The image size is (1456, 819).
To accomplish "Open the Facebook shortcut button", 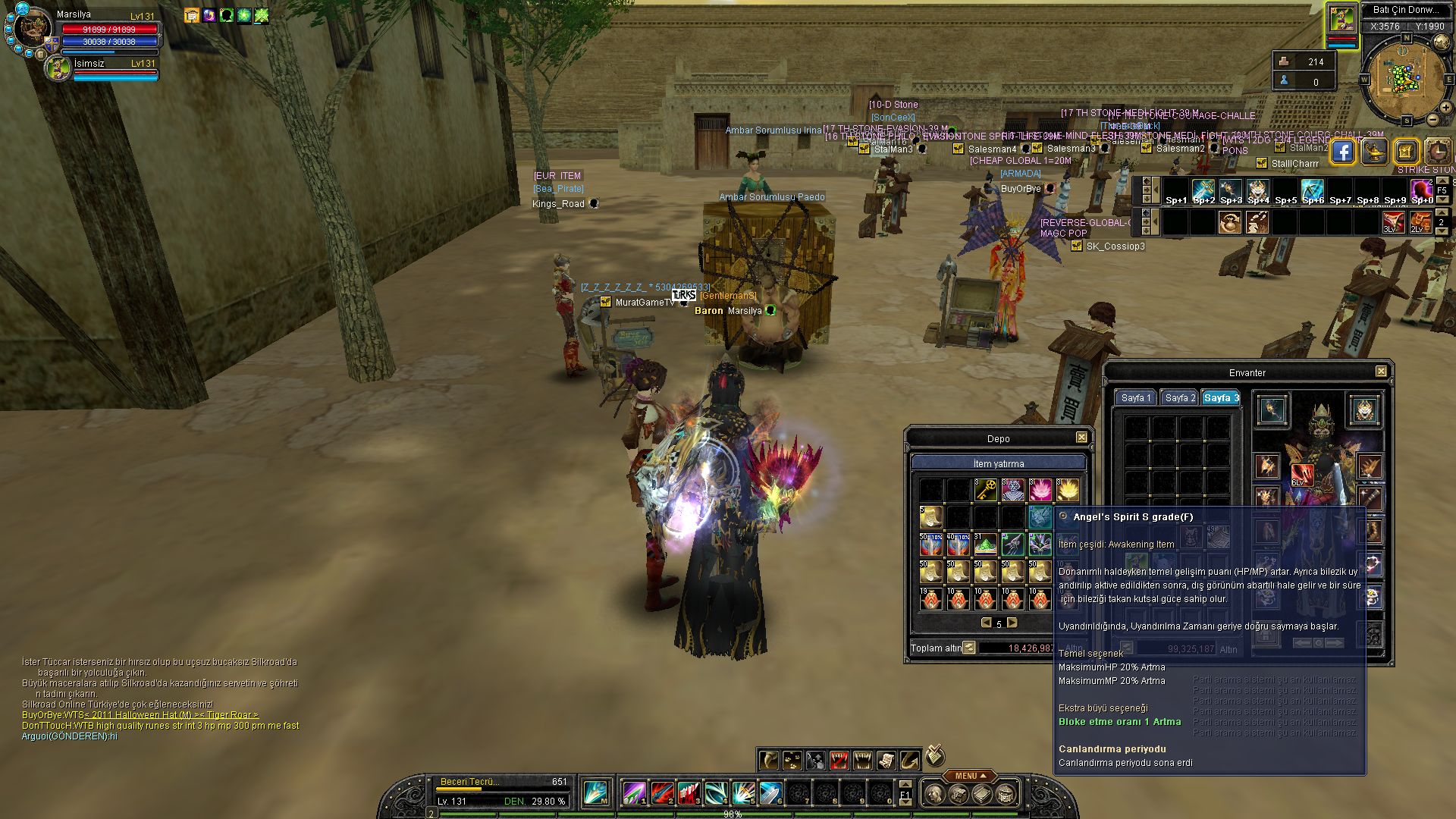I will 1342,152.
